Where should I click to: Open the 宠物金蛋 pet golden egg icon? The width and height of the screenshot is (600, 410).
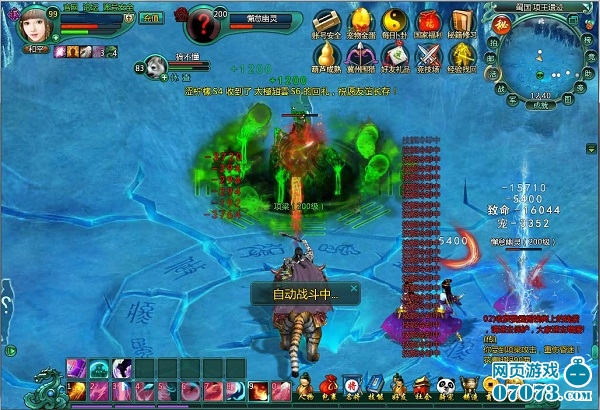[358, 22]
